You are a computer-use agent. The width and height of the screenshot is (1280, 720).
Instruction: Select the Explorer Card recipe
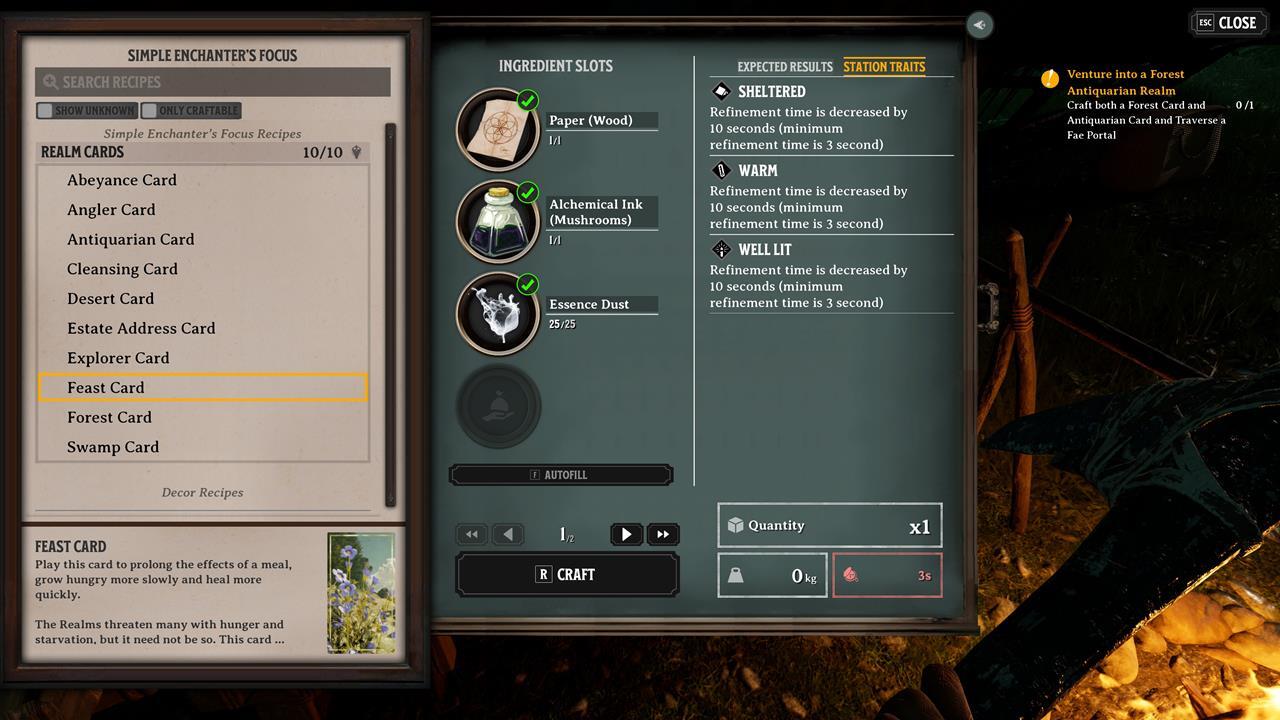point(118,358)
